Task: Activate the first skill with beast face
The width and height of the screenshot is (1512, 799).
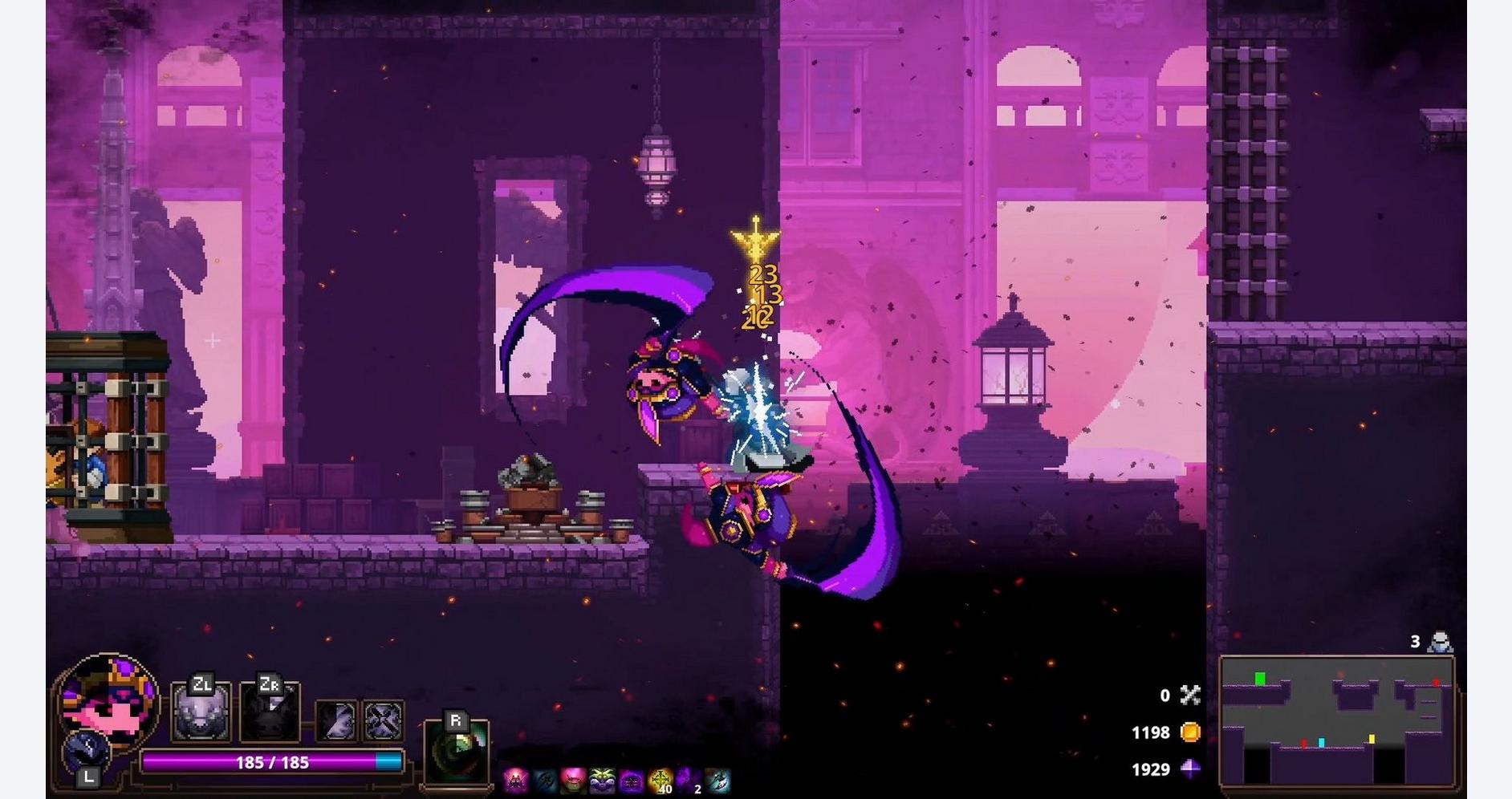Action: click(201, 712)
